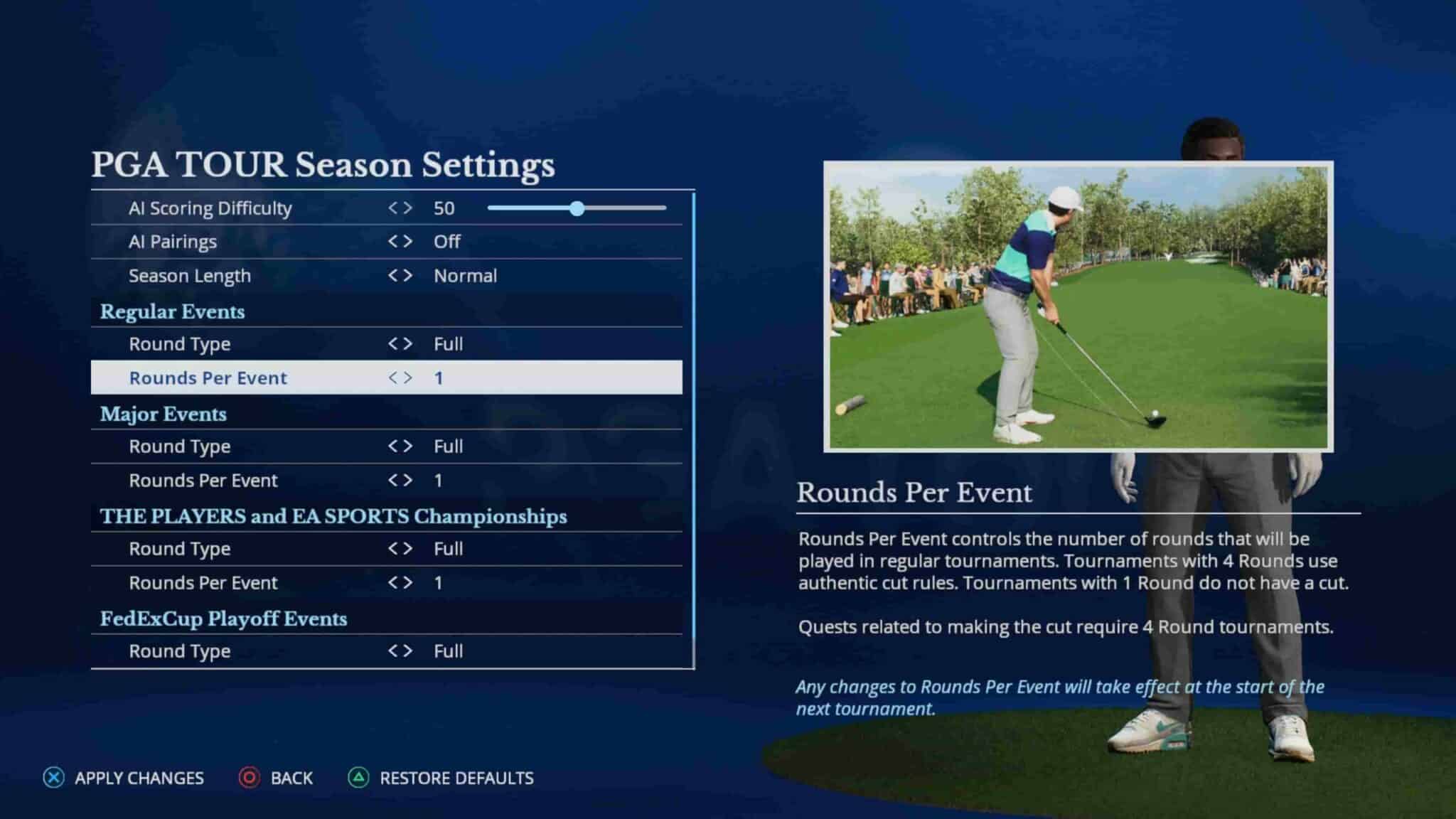Click the left arrow beside Season Length

click(392, 276)
